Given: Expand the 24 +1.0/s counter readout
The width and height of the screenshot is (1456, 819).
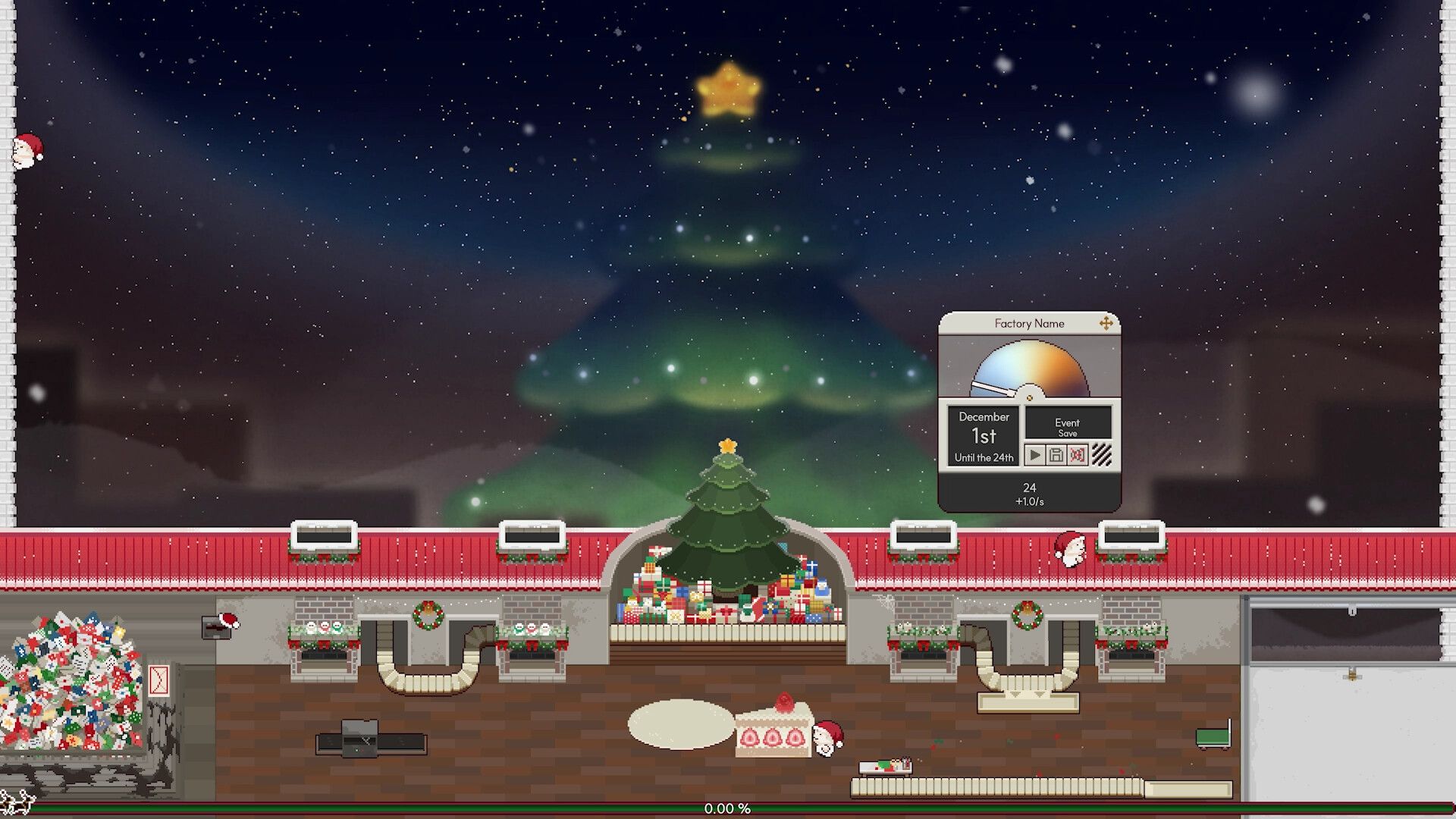Looking at the screenshot, I should (x=1030, y=492).
